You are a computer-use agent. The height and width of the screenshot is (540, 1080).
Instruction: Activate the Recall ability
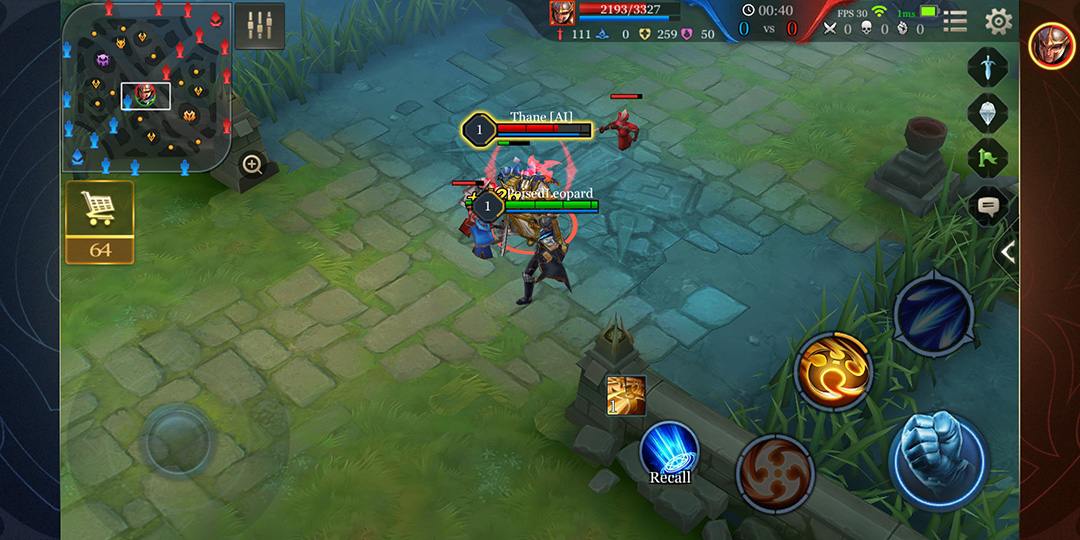[669, 452]
